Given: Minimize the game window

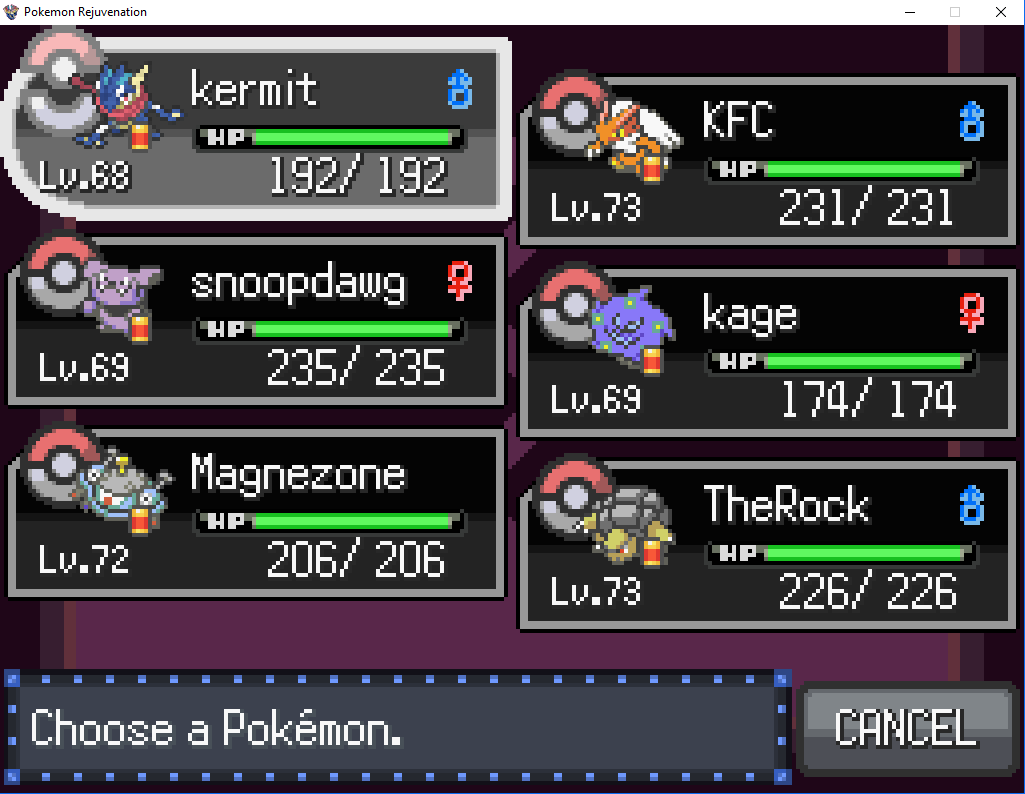Looking at the screenshot, I should (x=910, y=12).
